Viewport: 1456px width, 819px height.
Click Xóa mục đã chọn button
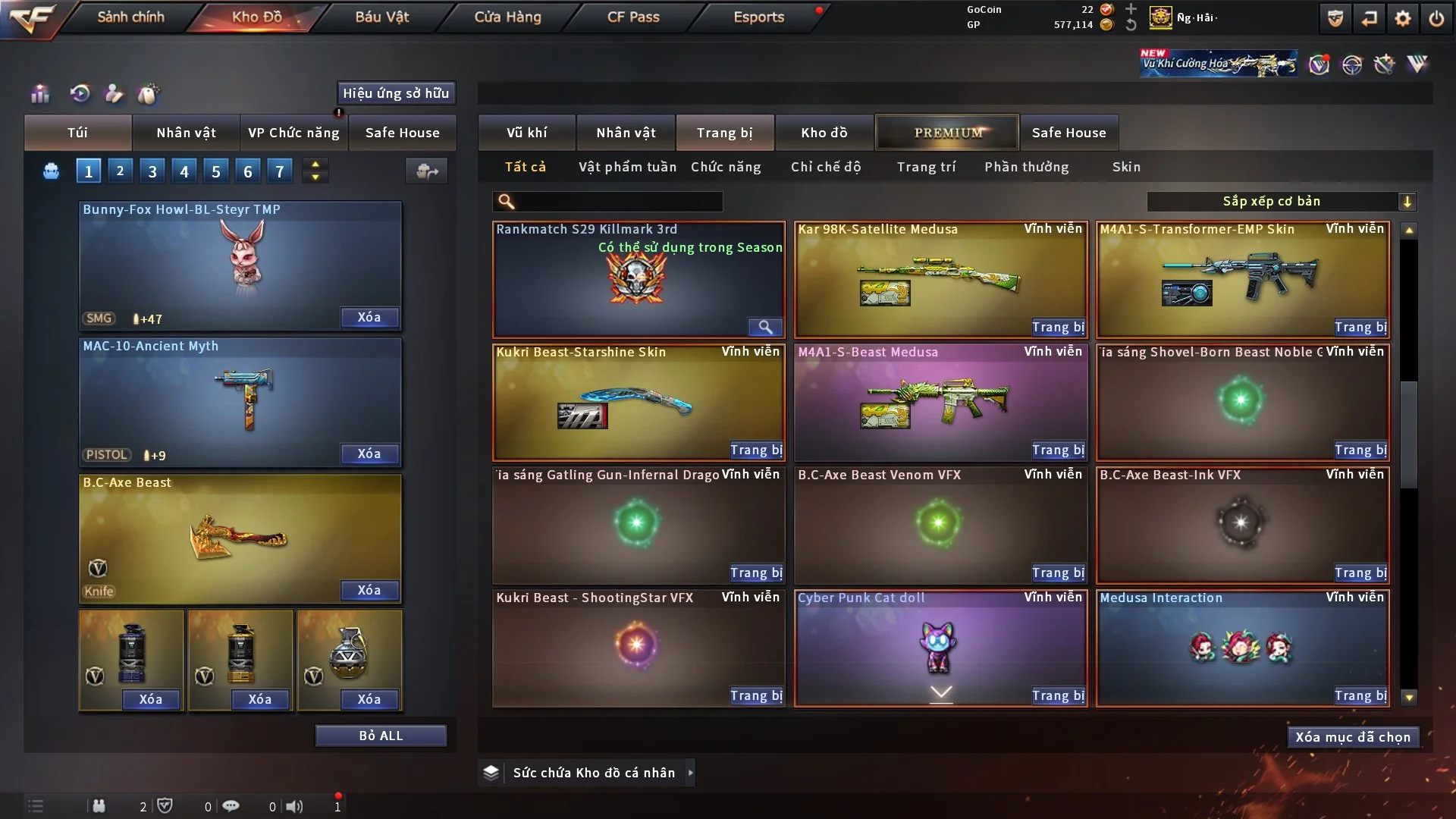coord(1353,737)
